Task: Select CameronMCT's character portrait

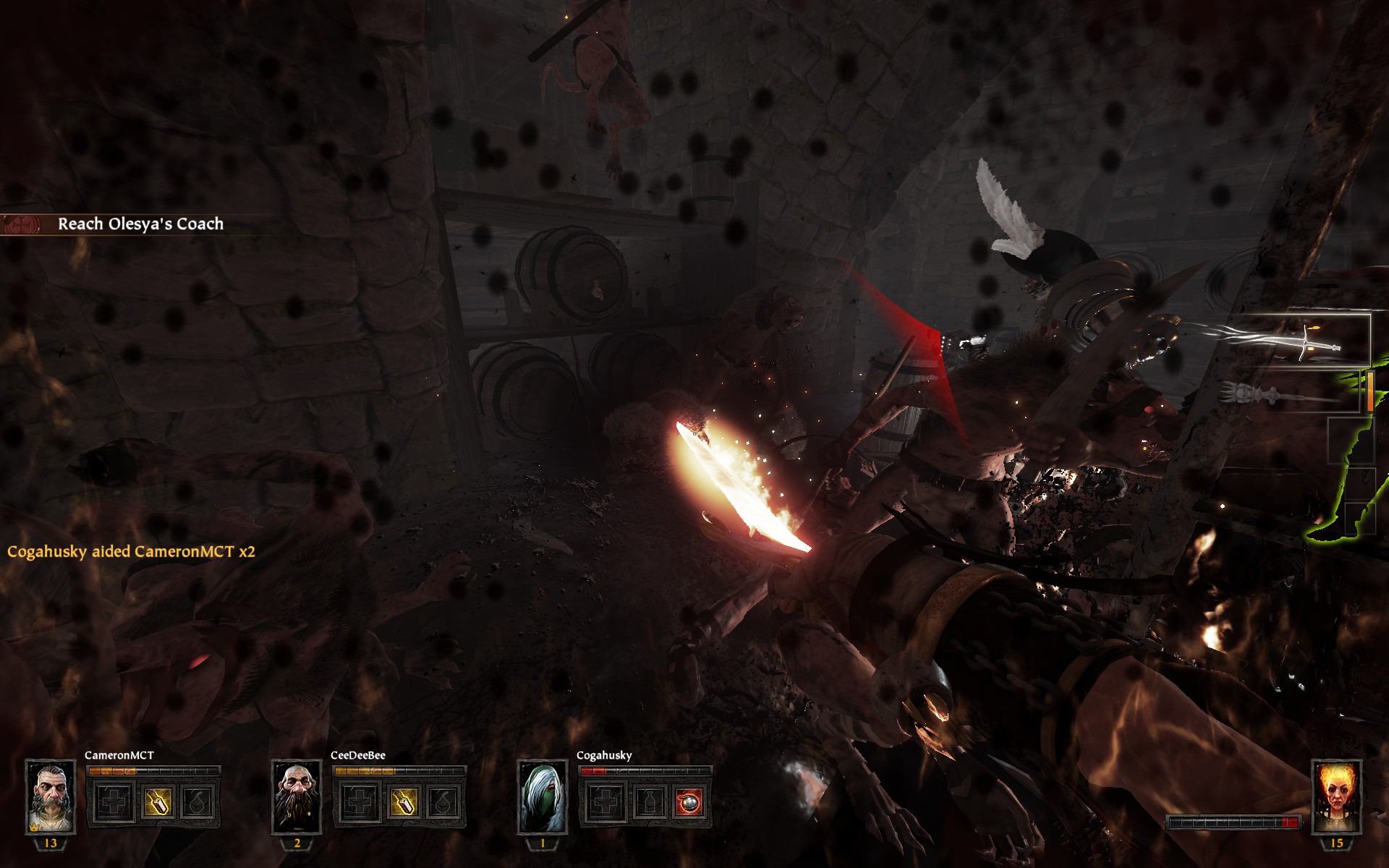Action: [51, 797]
